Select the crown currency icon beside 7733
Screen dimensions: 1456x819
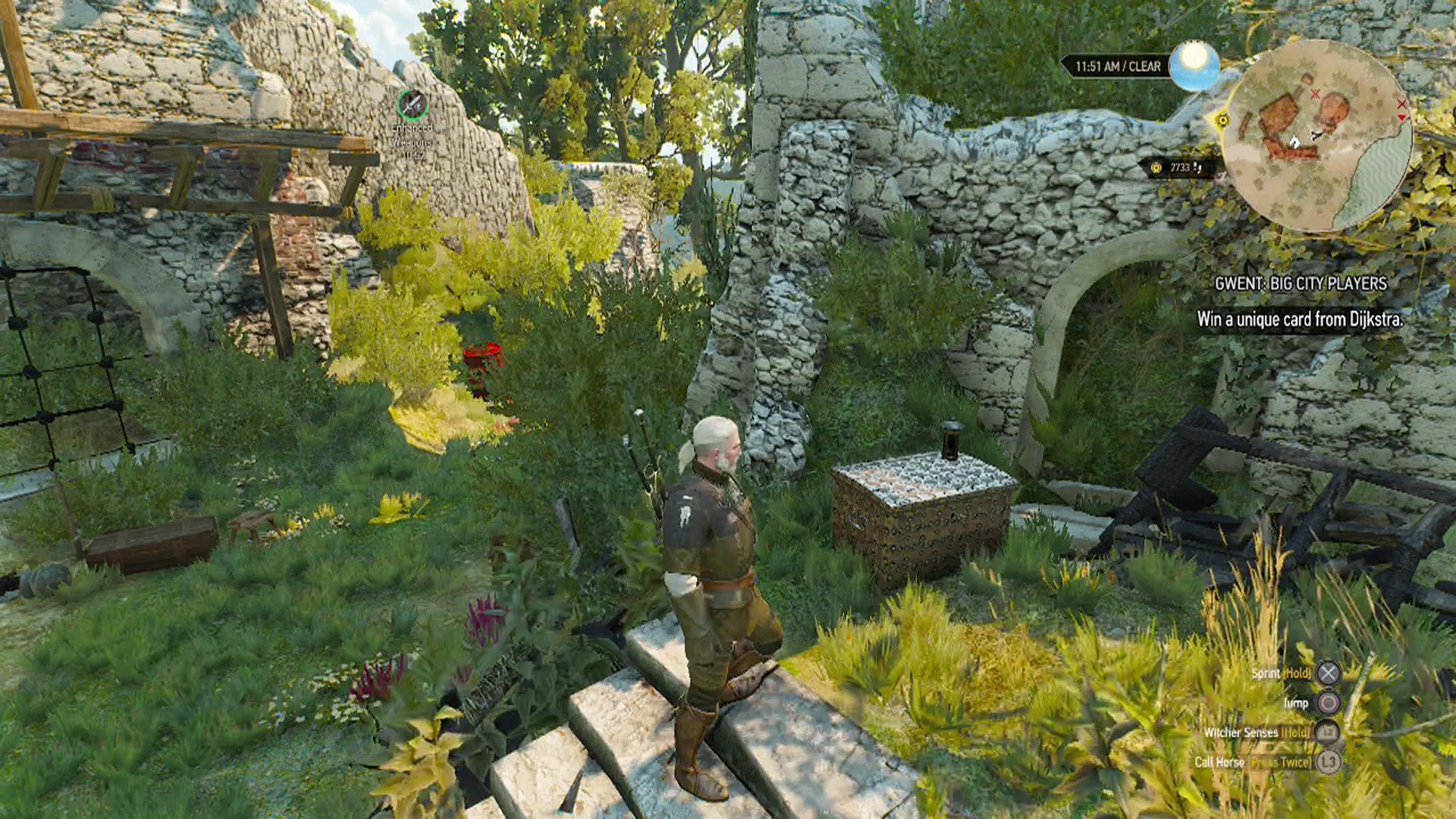click(x=1156, y=166)
